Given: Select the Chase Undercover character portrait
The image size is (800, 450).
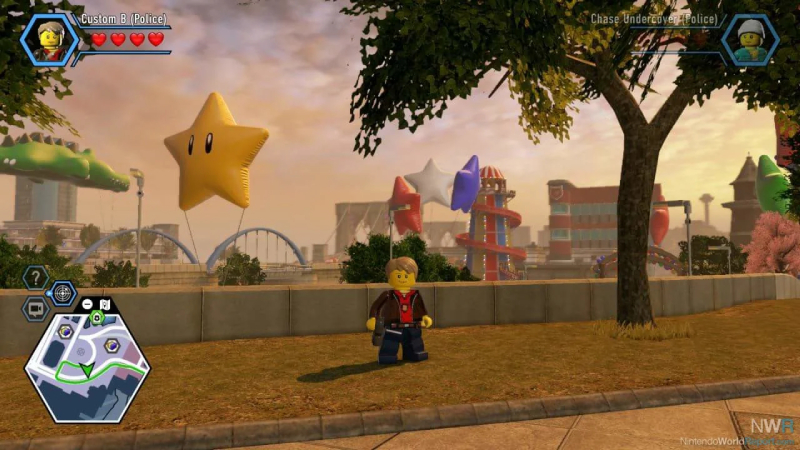Looking at the screenshot, I should 749,40.
